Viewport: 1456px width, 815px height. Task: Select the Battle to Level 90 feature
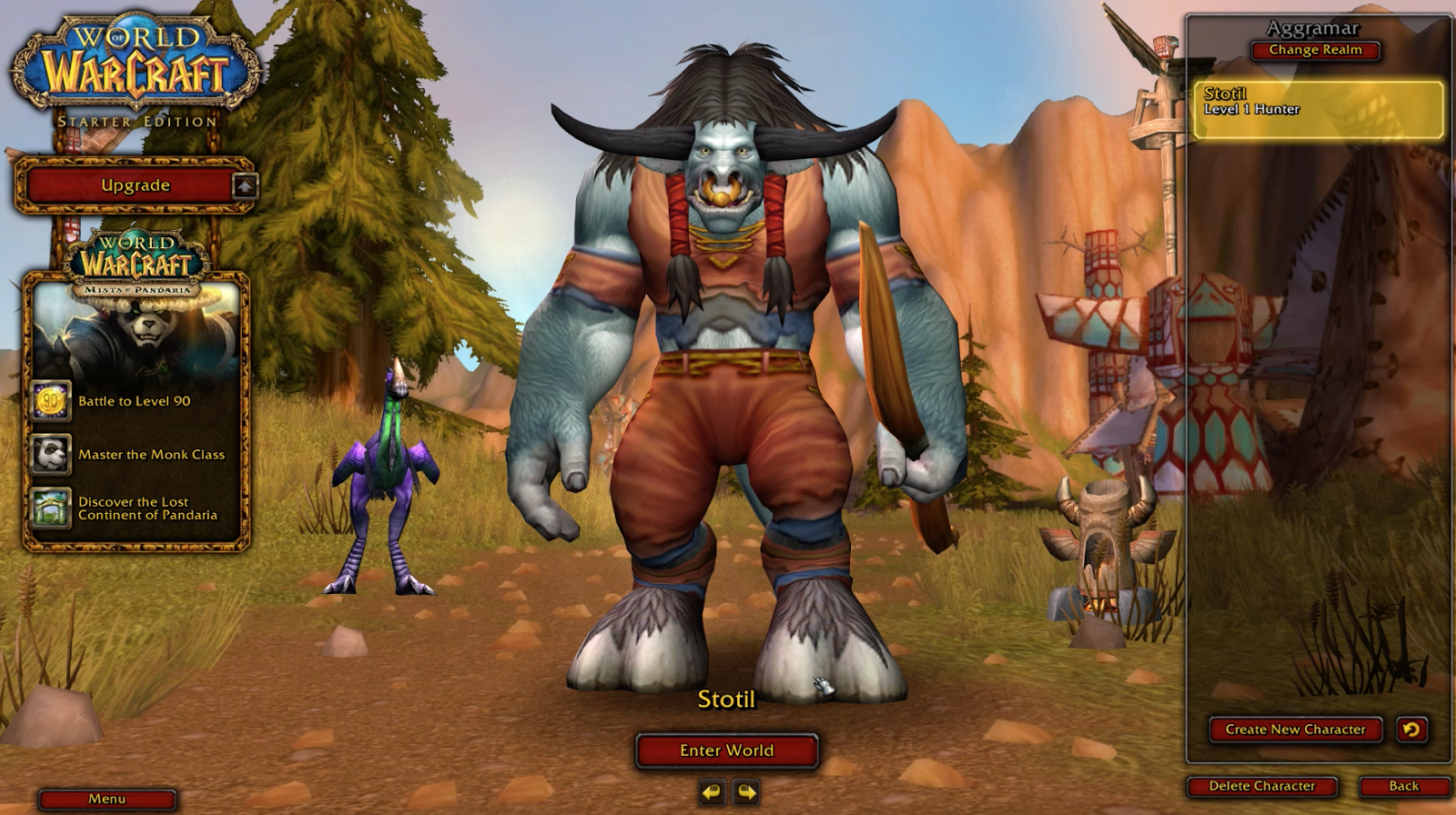pyautogui.click(x=134, y=401)
